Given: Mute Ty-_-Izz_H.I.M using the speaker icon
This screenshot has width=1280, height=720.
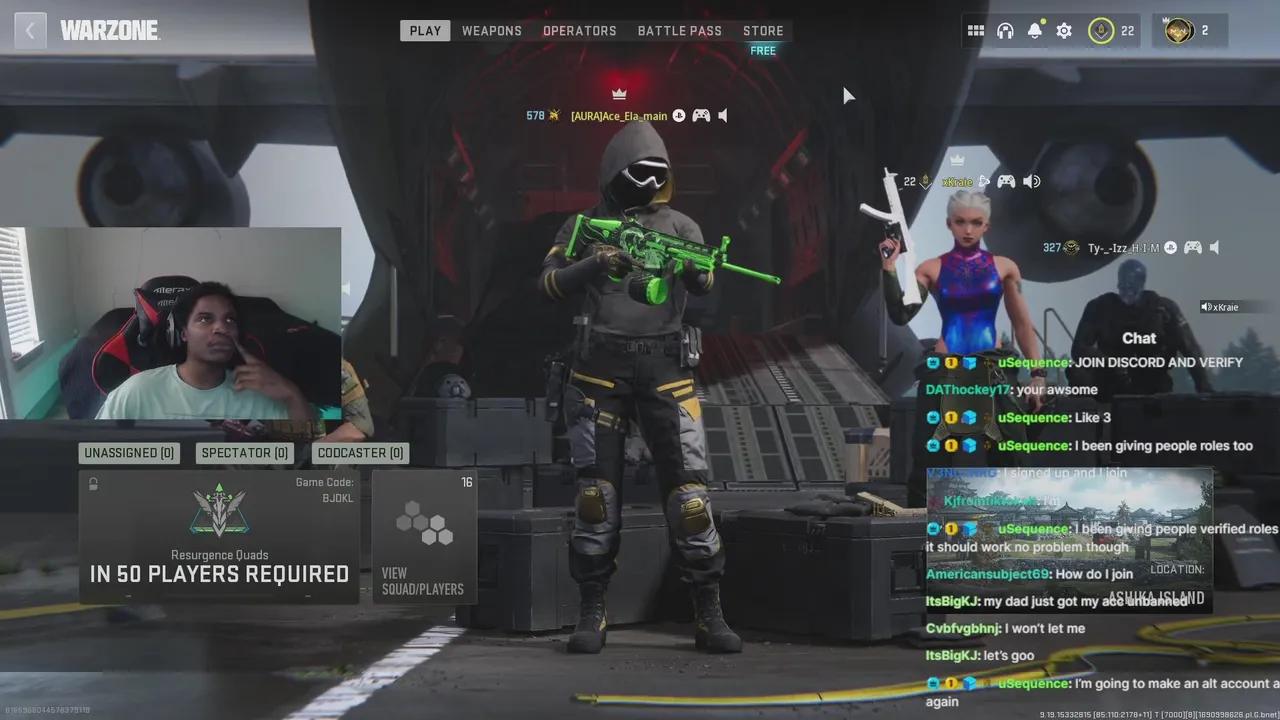Looking at the screenshot, I should point(1214,247).
